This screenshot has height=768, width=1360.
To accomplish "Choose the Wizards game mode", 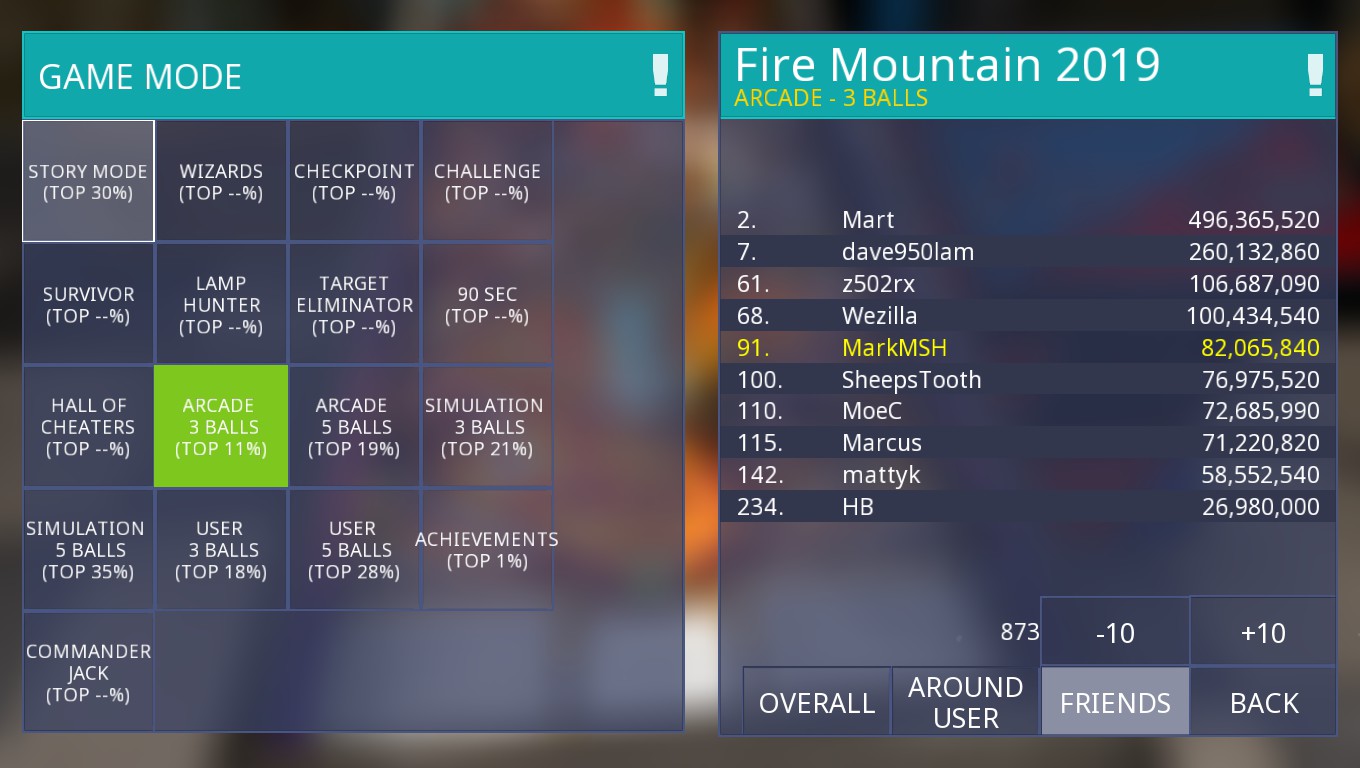I will [221, 181].
